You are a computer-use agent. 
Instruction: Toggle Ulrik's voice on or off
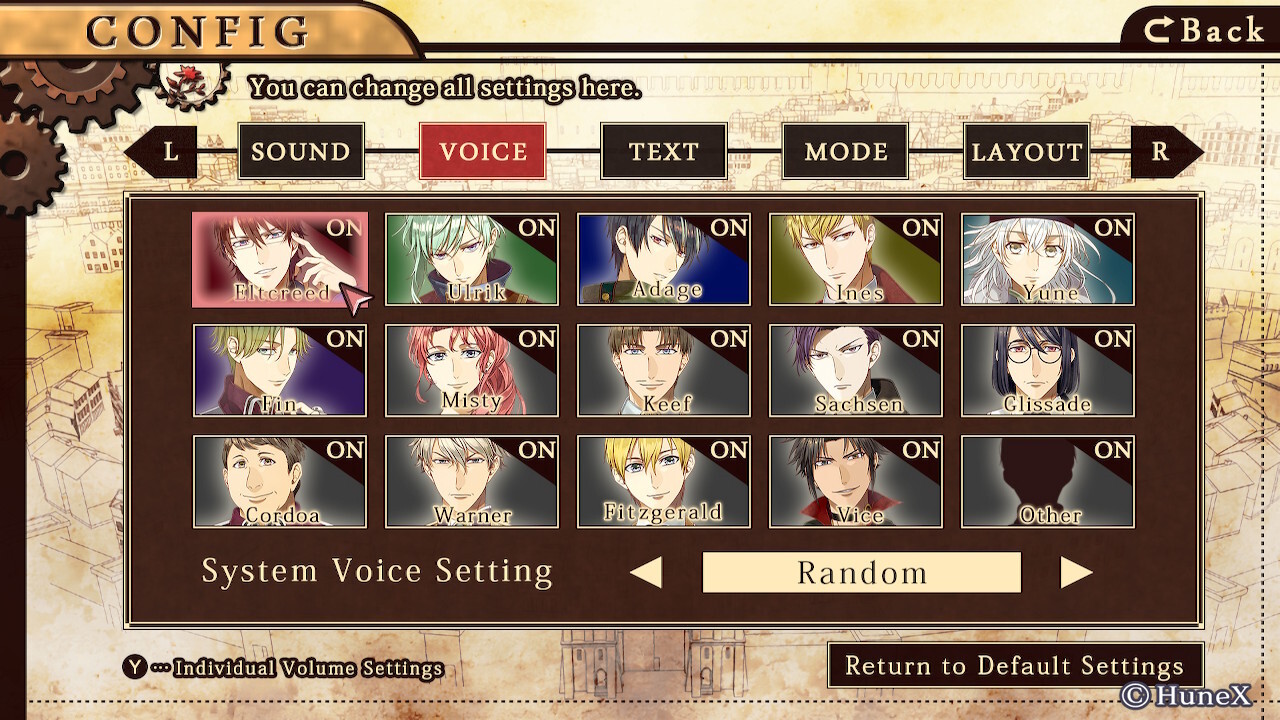pyautogui.click(x=472, y=259)
